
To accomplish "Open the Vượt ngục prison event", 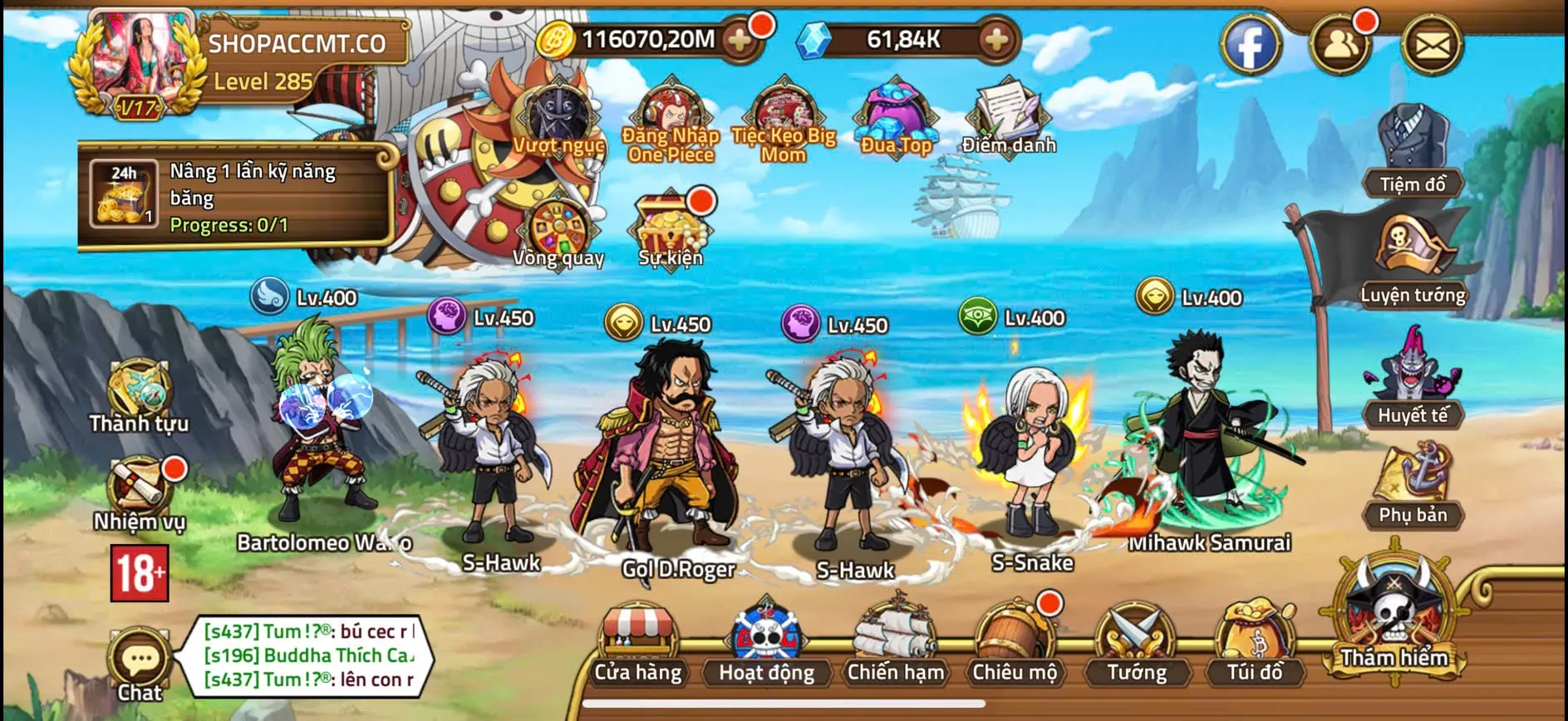I will (x=555, y=116).
